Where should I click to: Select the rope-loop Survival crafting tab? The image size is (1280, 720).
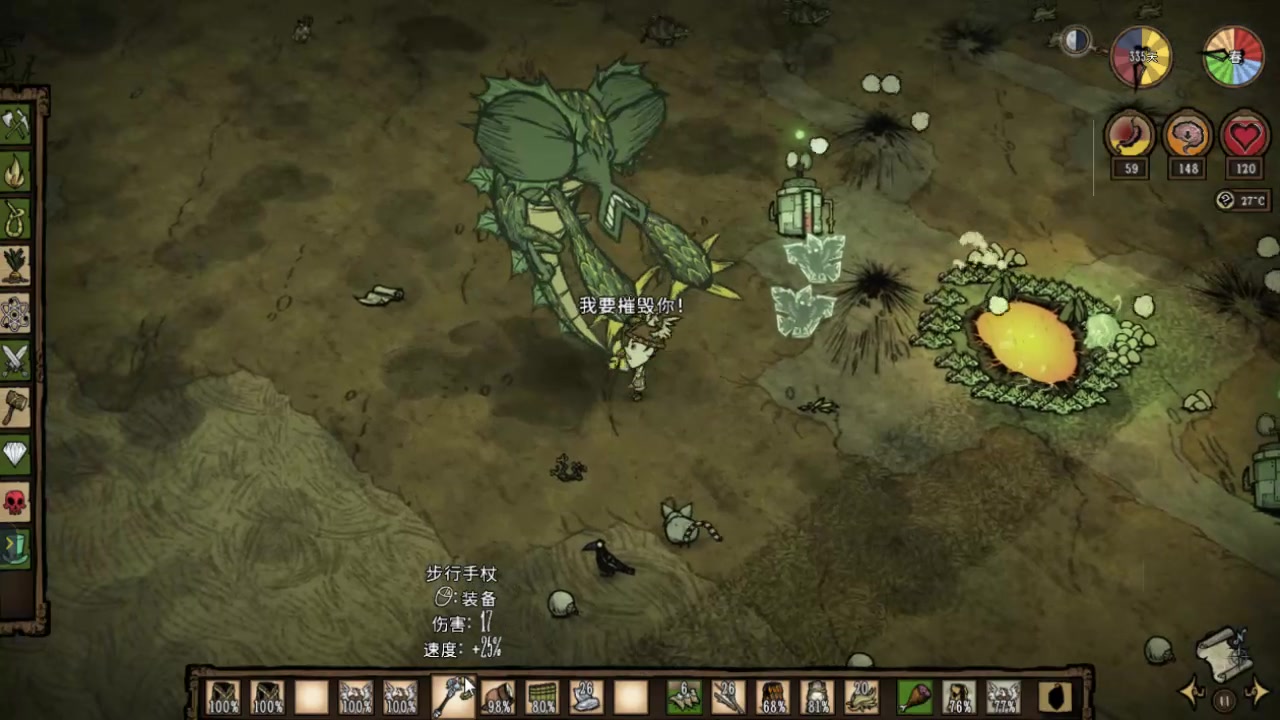tap(16, 220)
